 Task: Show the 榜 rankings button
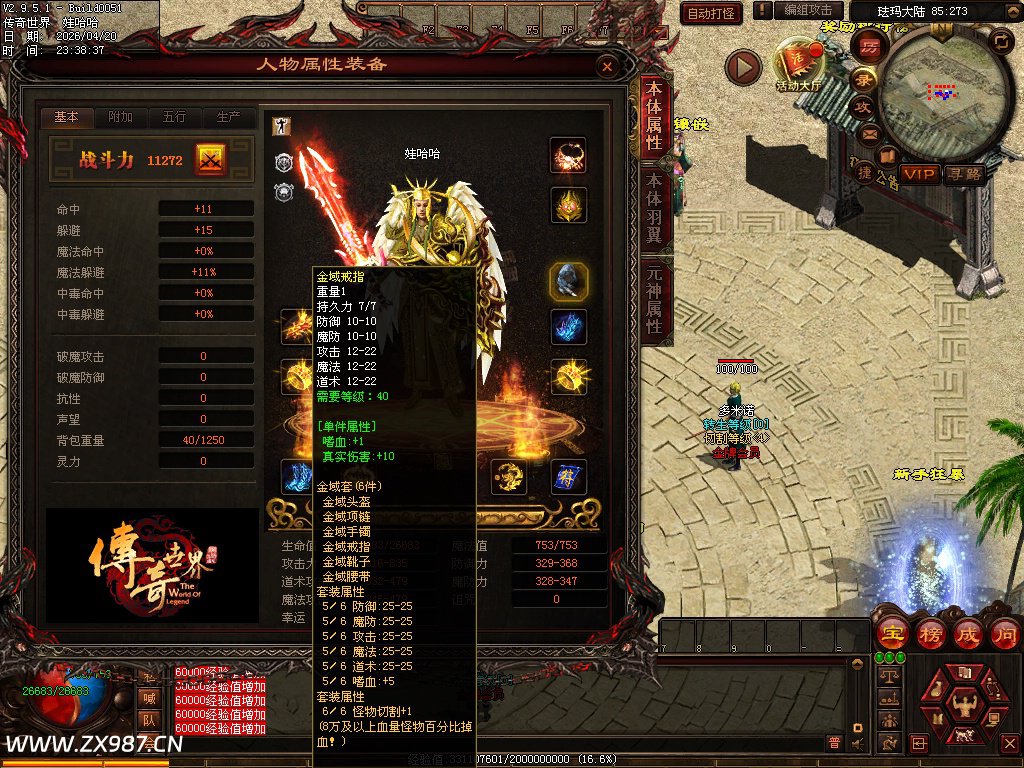click(929, 634)
